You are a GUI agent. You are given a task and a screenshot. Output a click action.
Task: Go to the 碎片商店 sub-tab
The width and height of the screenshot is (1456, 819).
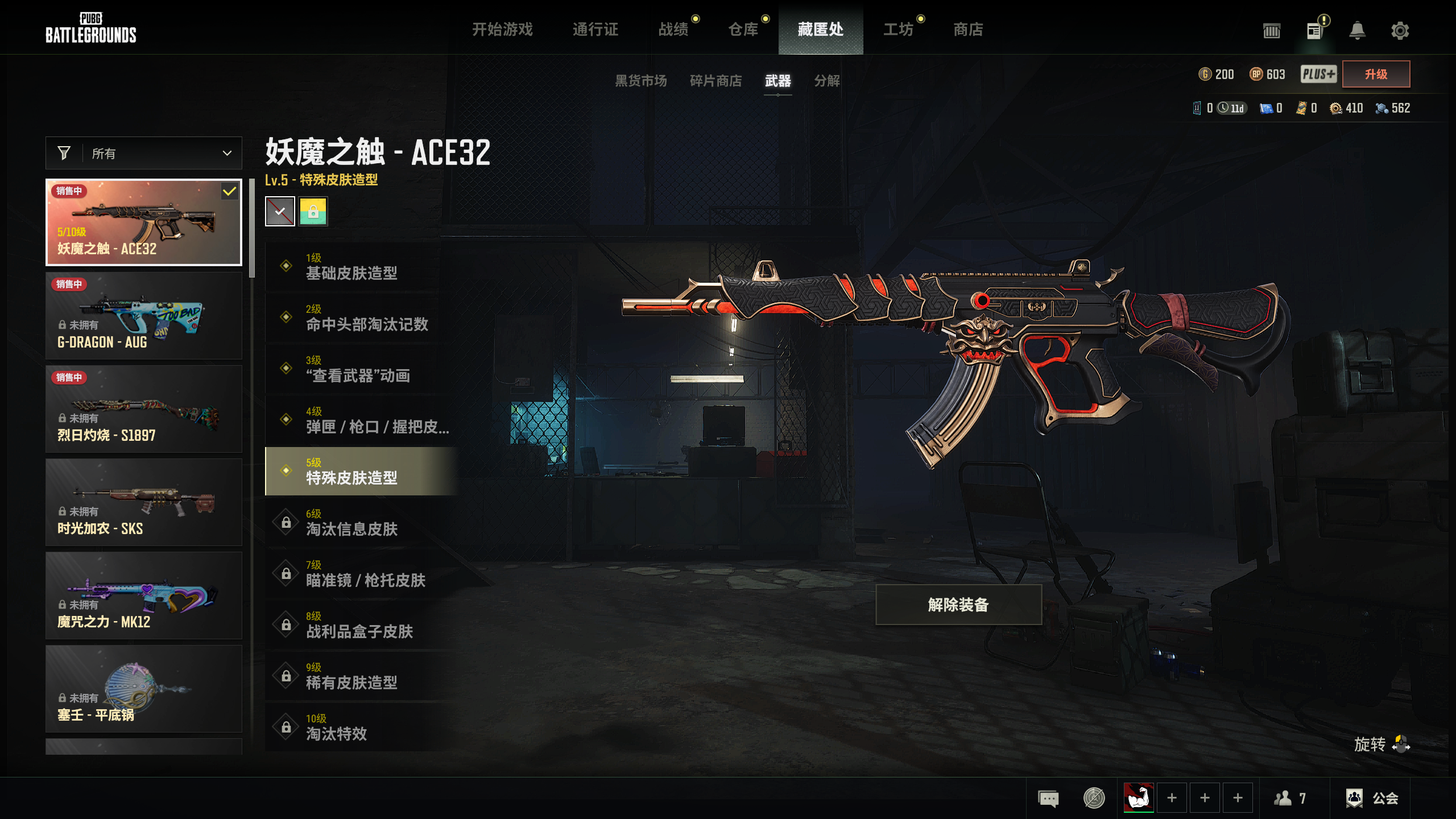click(715, 81)
